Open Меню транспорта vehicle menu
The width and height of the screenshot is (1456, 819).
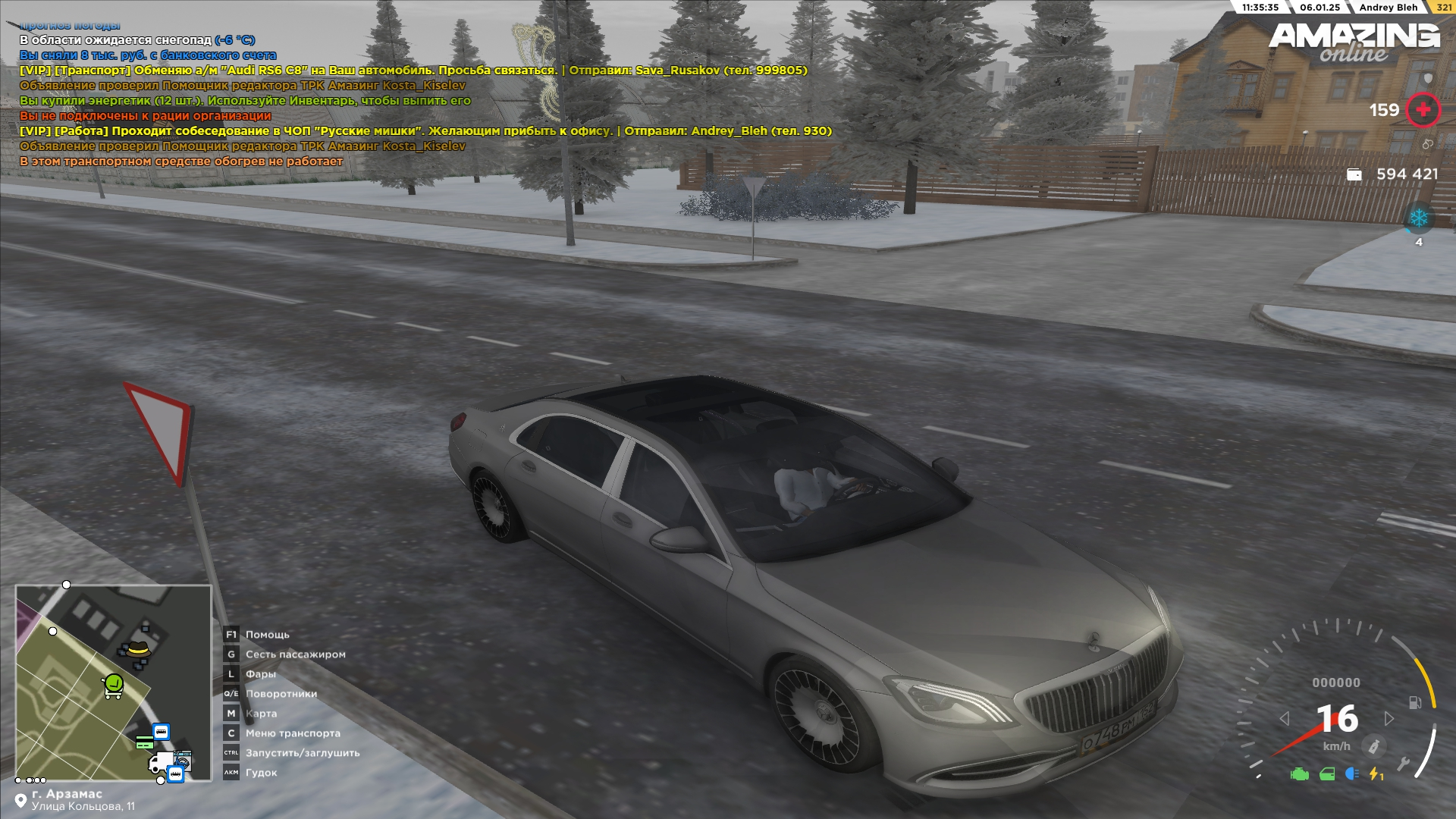[x=293, y=733]
